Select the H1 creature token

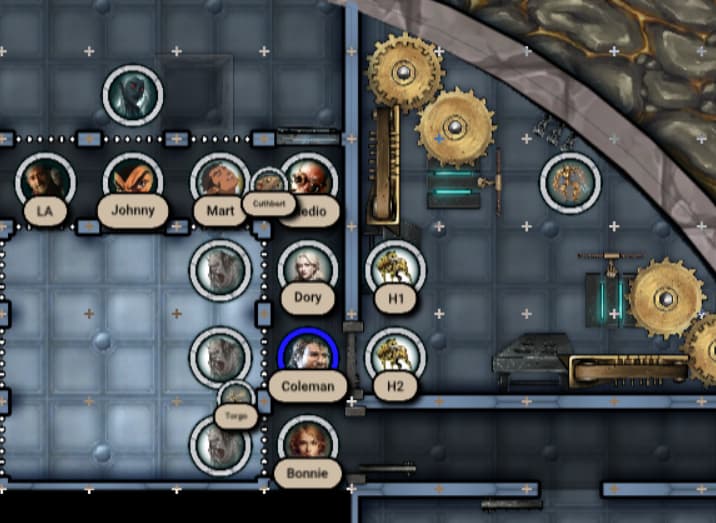tap(395, 269)
